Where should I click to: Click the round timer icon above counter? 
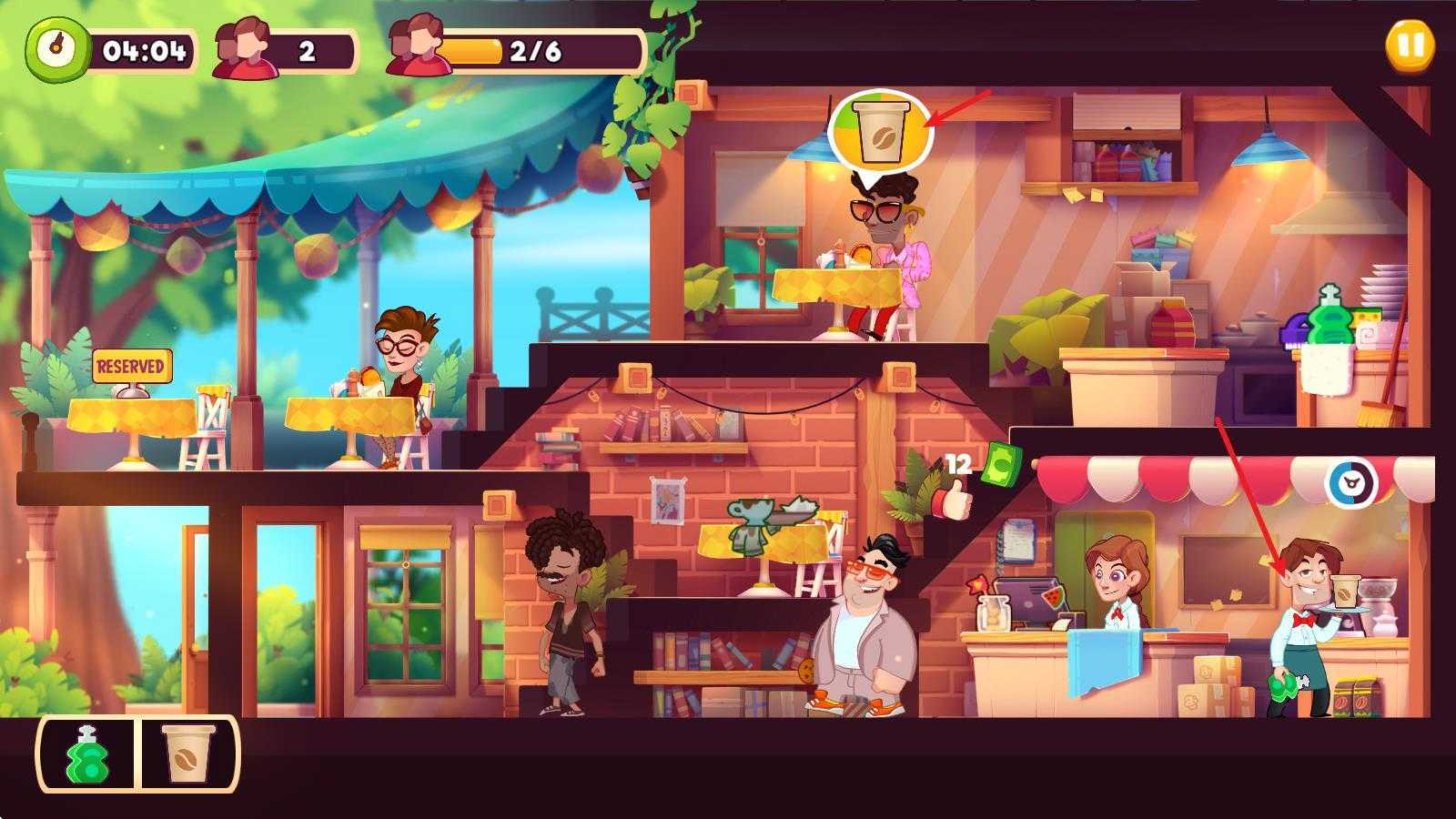tap(1350, 483)
